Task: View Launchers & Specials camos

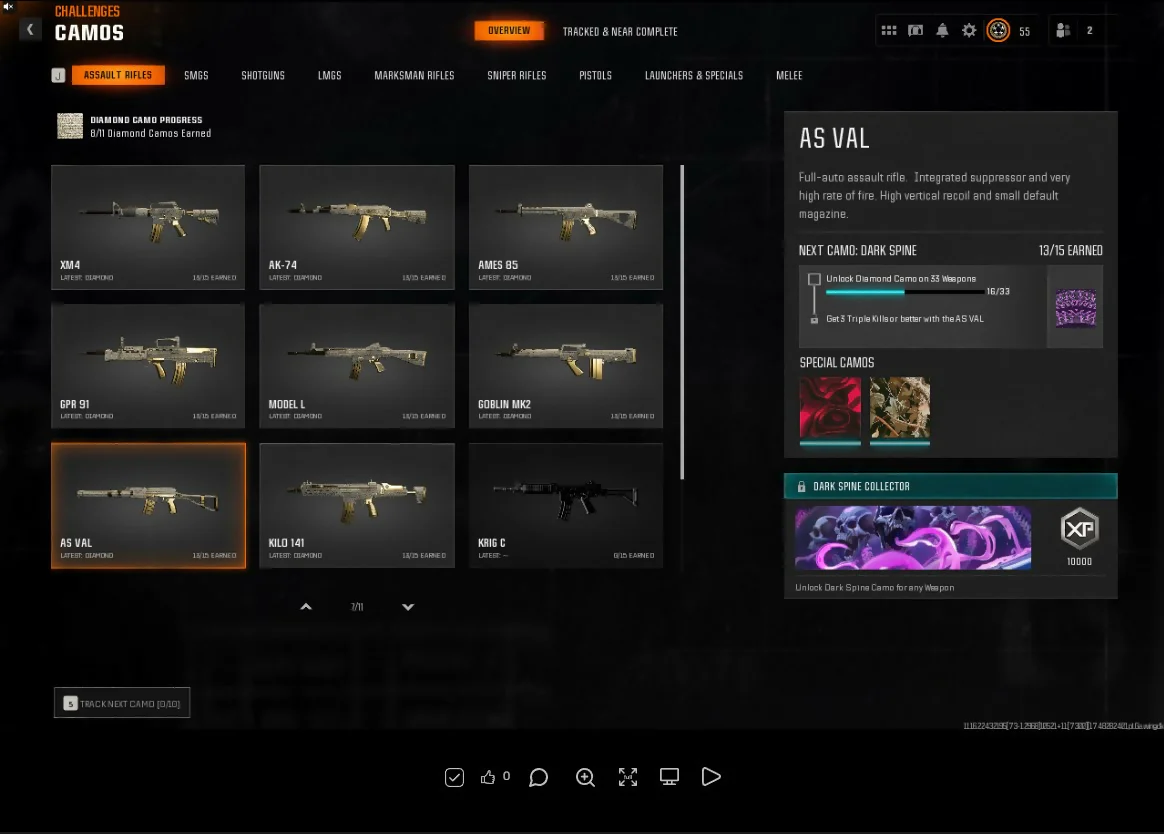Action: click(694, 76)
